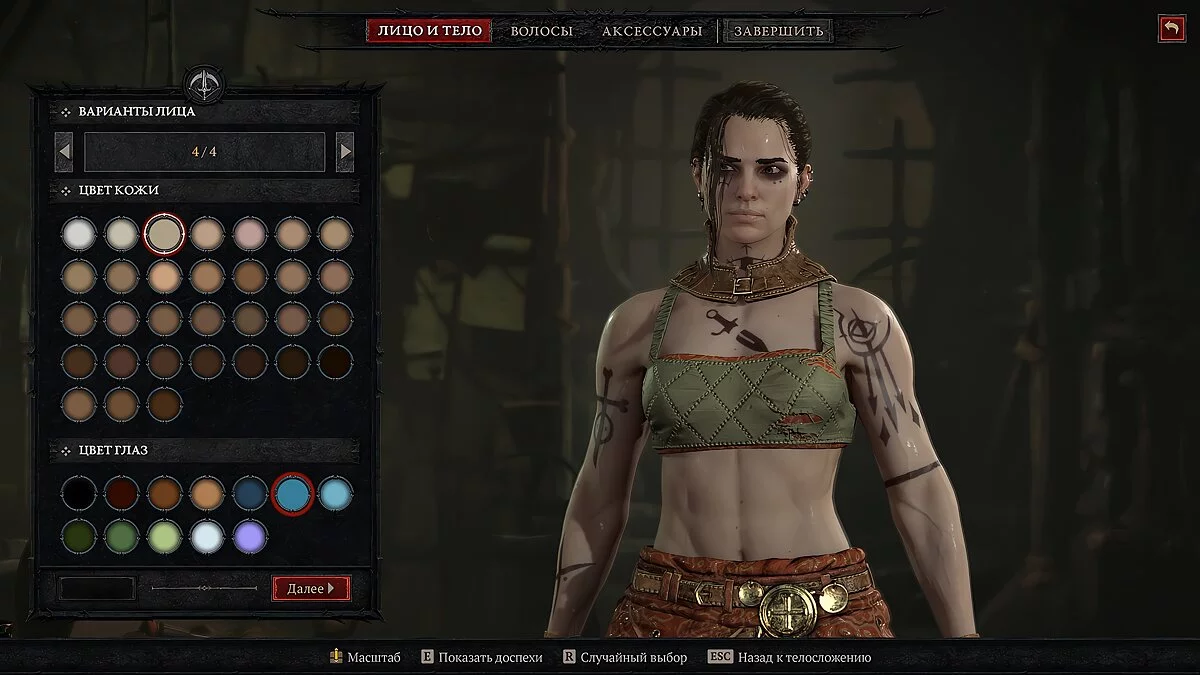Image resolution: width=1200 pixels, height=675 pixels.
Task: Switch to the Волосы tab
Action: [541, 31]
